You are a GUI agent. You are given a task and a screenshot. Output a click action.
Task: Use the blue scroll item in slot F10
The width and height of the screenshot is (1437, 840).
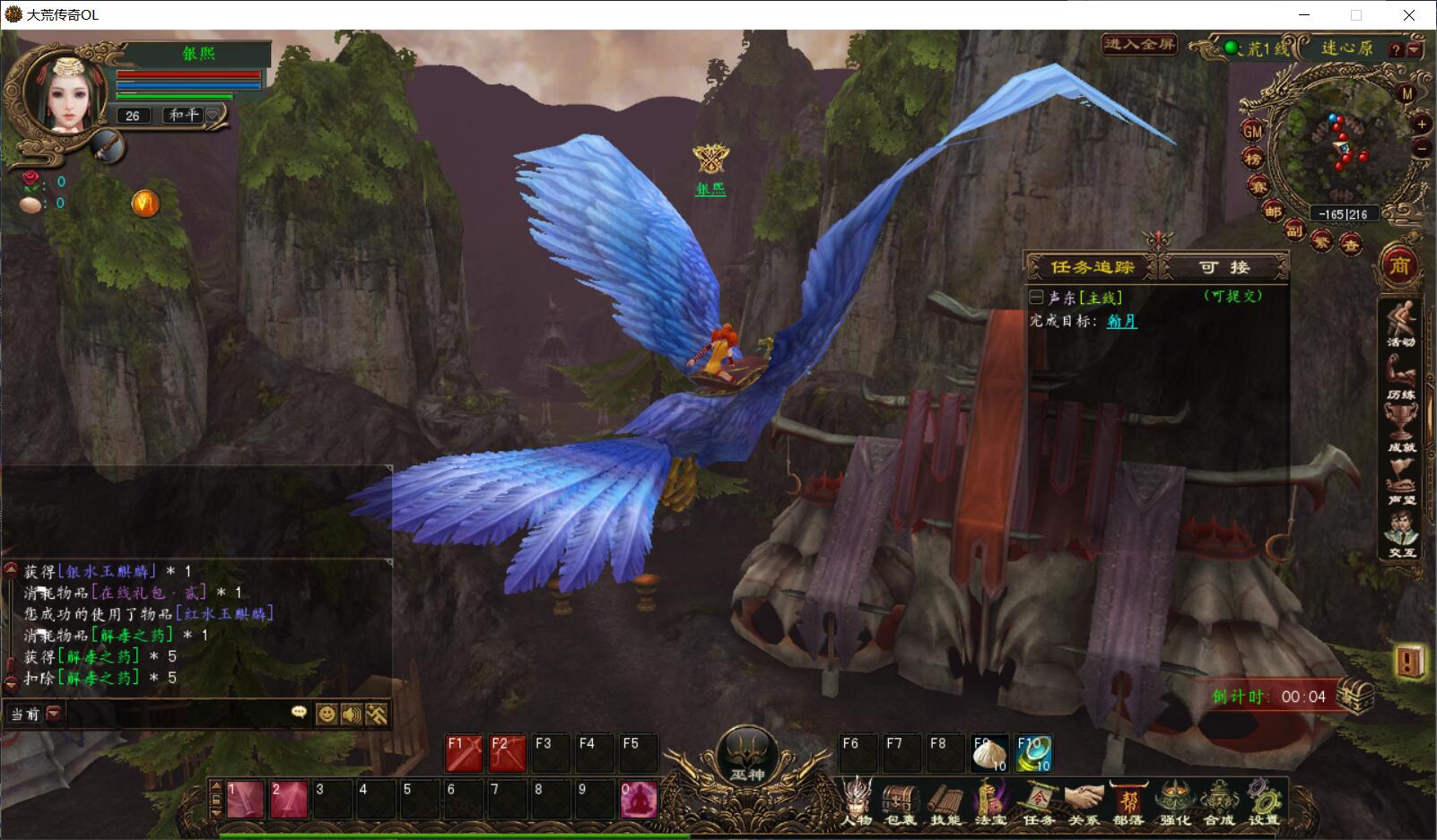pyautogui.click(x=1033, y=753)
